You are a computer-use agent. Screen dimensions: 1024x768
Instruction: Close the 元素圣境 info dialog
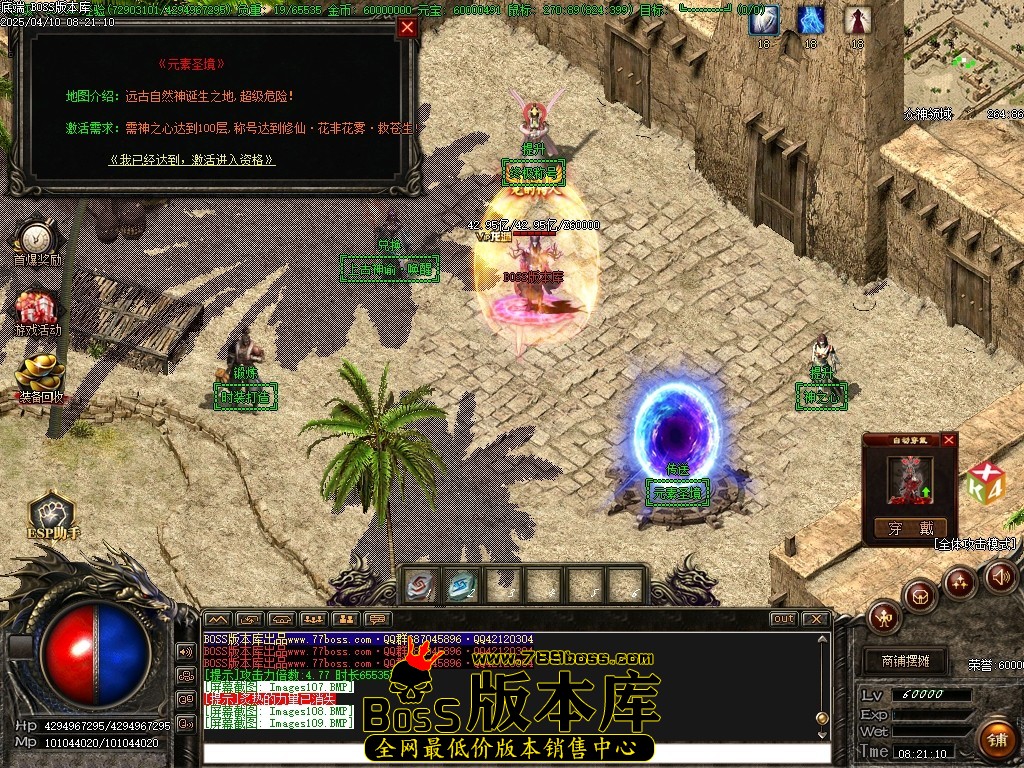[x=407, y=28]
